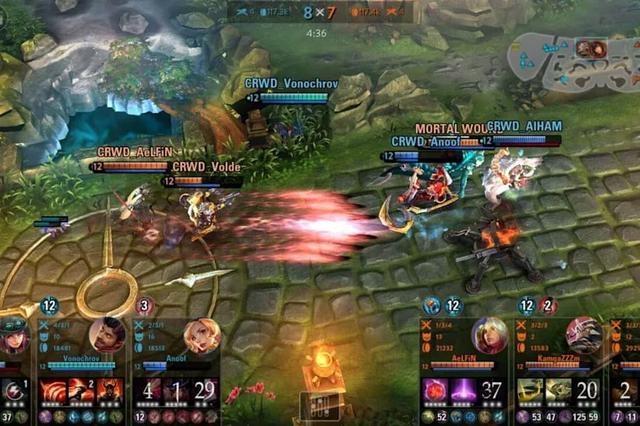The image size is (640, 426).
Task: Click Vonochrov's horned demon ultimate ability icon
Action: click(x=110, y=390)
